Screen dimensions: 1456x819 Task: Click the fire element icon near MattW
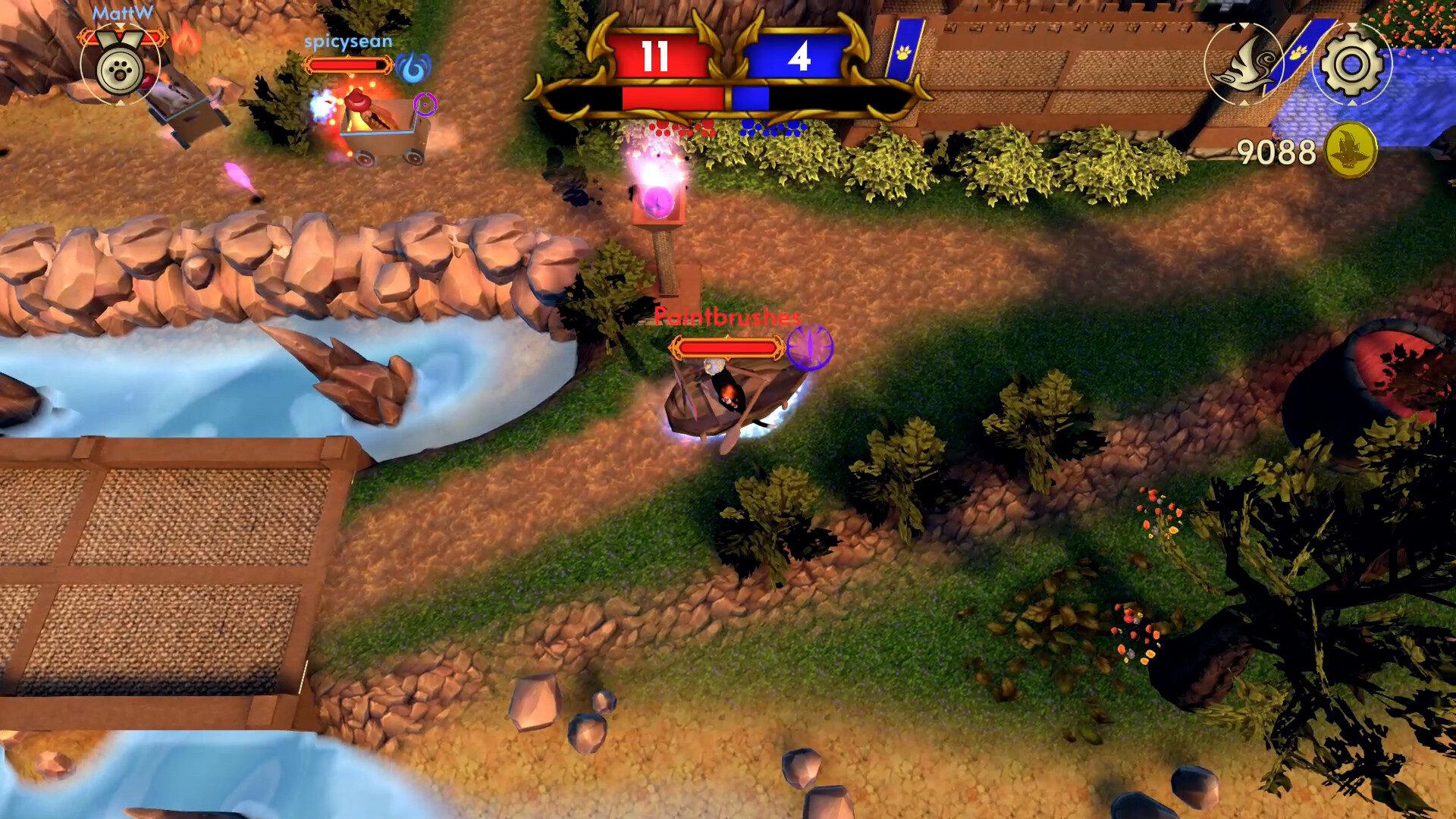(x=187, y=40)
